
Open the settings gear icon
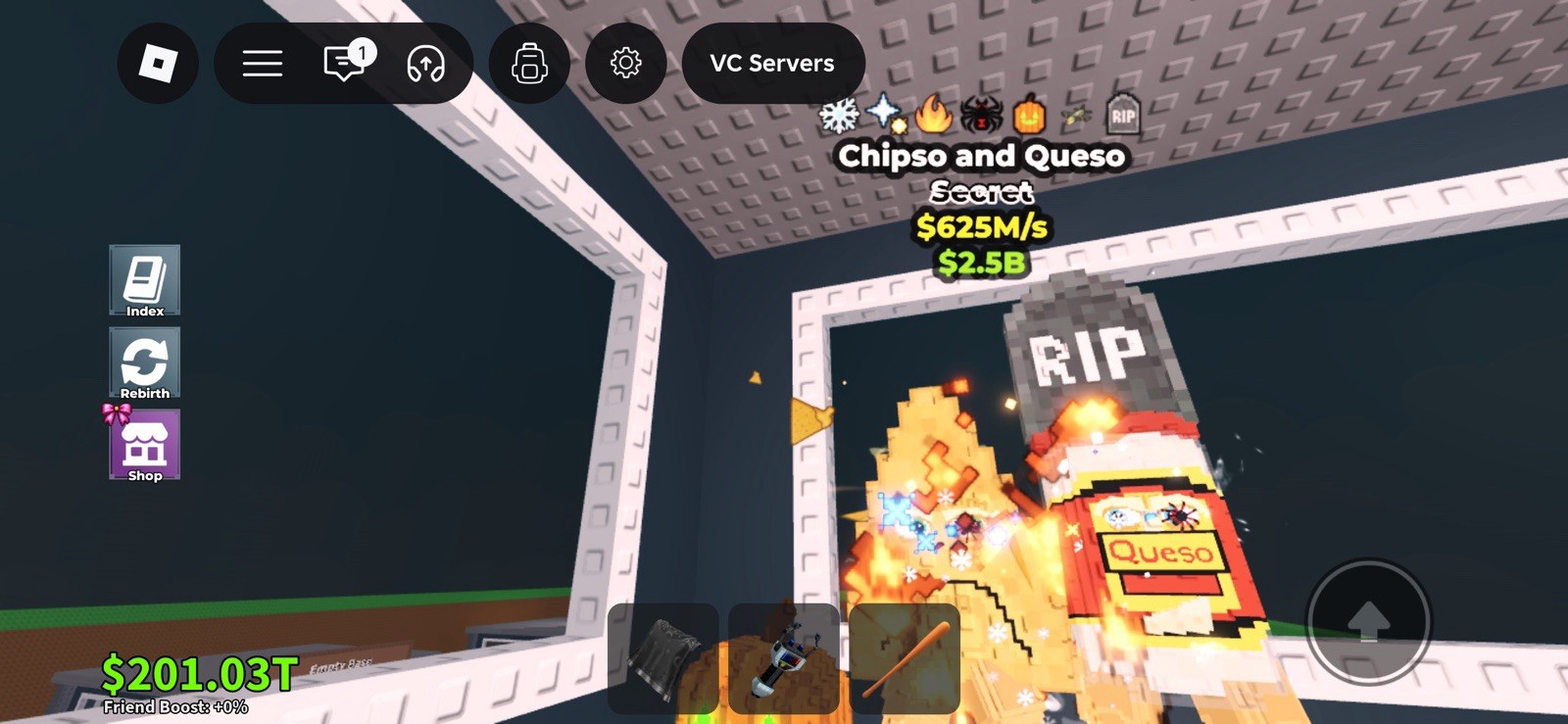[626, 63]
